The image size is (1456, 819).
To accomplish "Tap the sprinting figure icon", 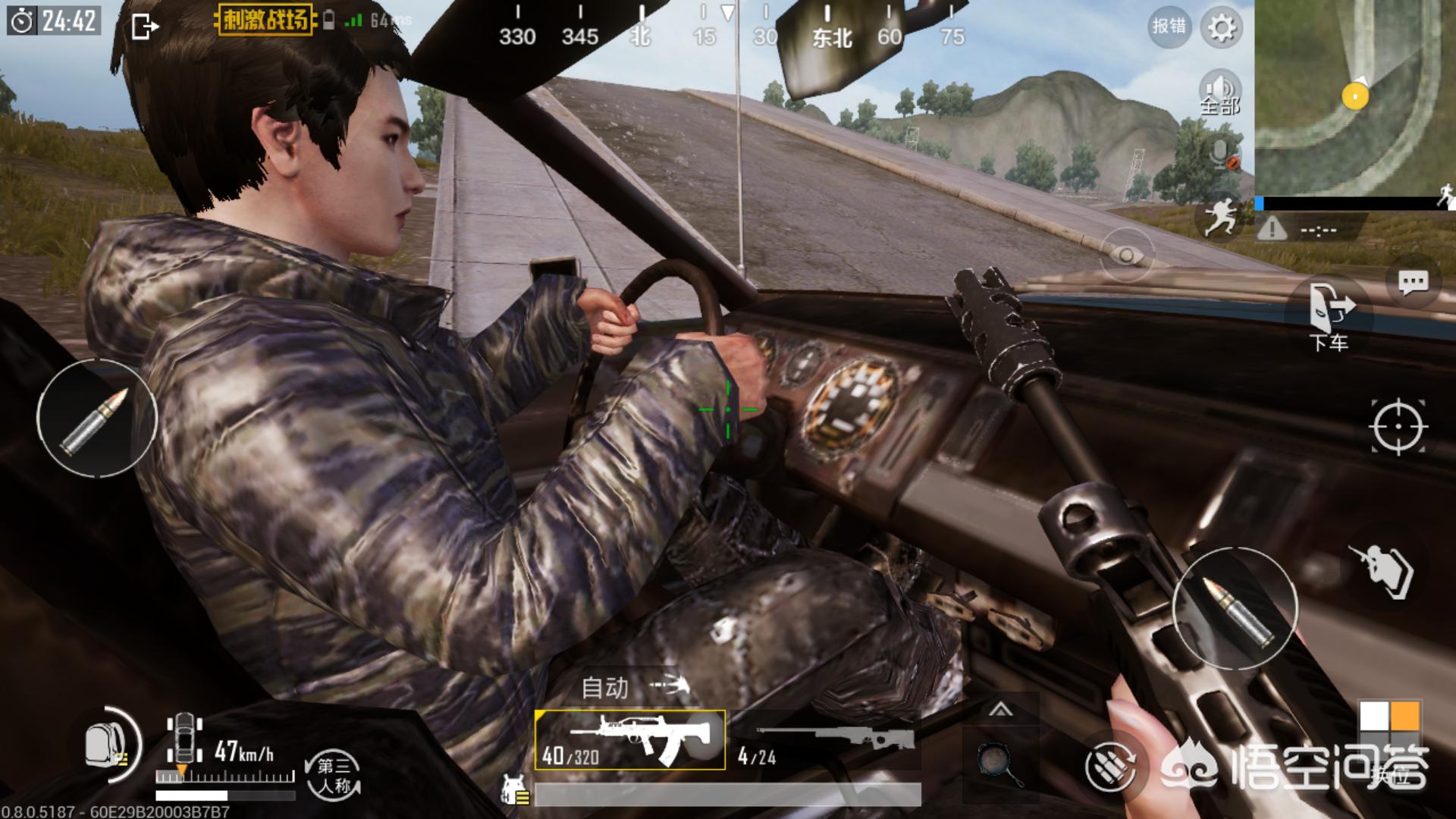I will point(1219,216).
